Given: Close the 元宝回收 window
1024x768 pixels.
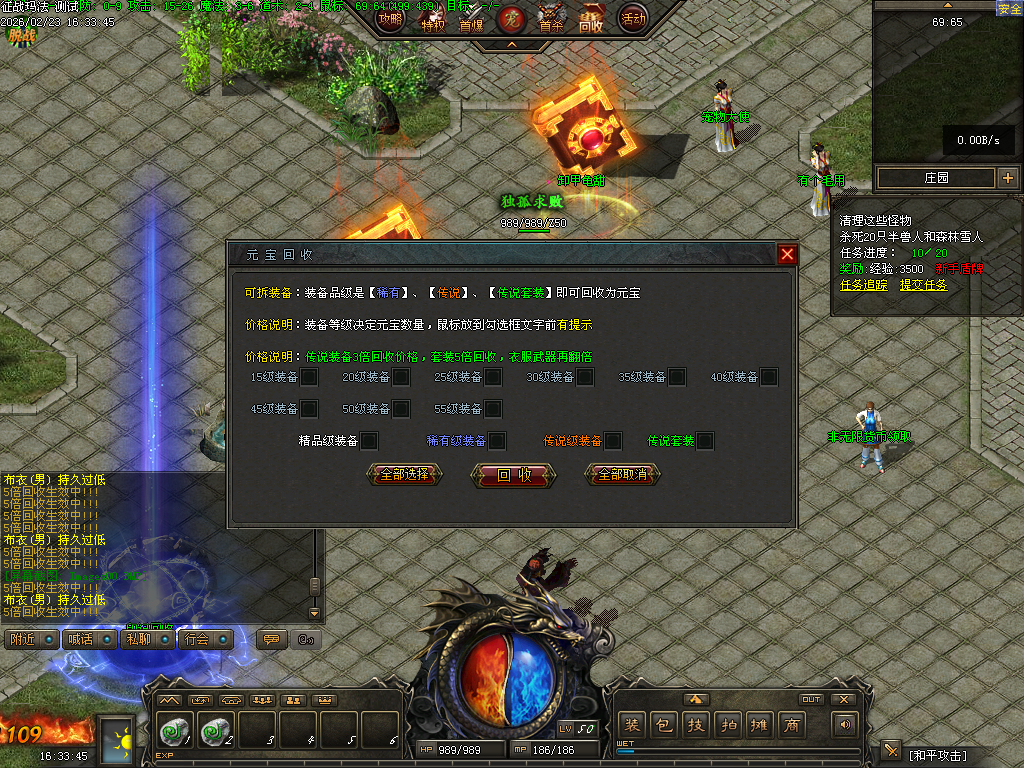Looking at the screenshot, I should tap(787, 254).
